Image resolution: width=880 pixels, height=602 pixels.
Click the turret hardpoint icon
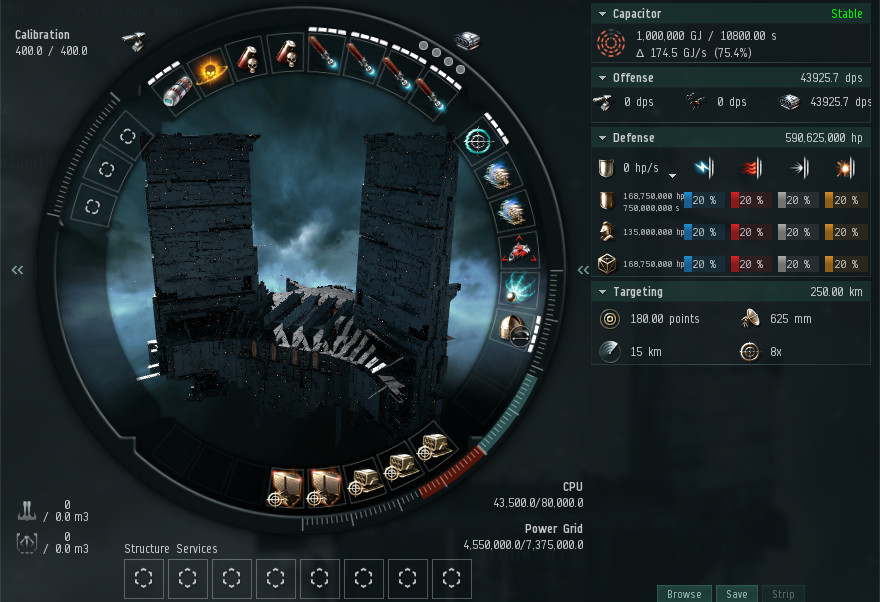coord(132,40)
